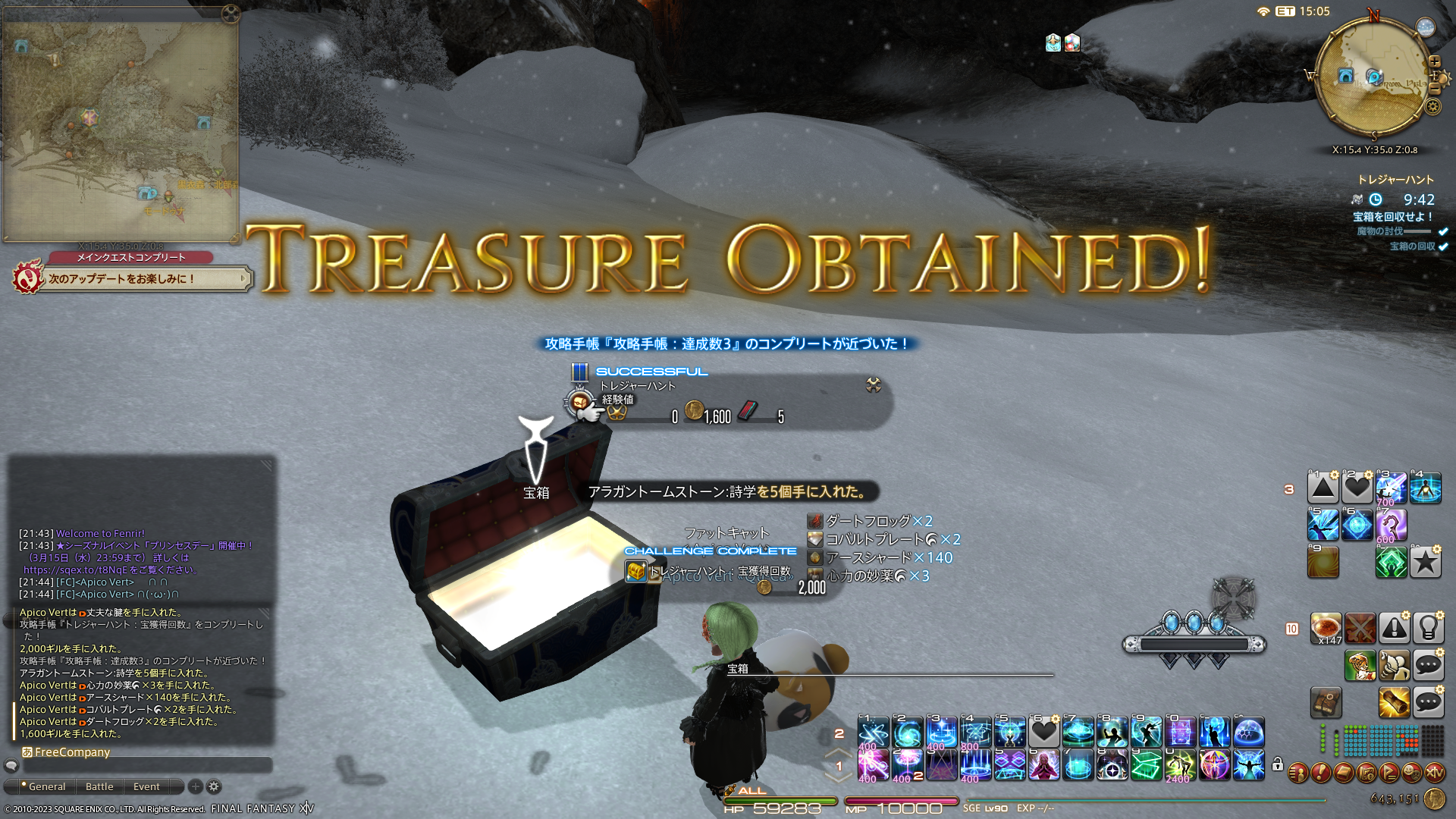Add a new chat tab with plus button
Viewport: 1456px width, 819px height.
coord(195,786)
